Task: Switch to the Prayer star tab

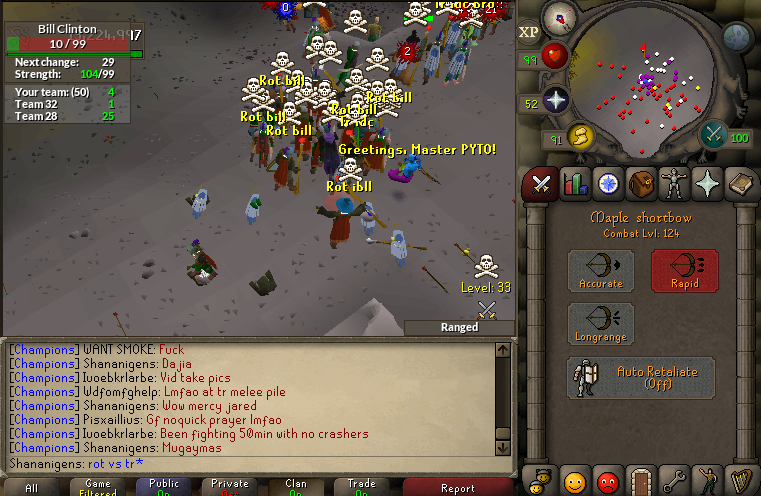Action: click(x=707, y=184)
